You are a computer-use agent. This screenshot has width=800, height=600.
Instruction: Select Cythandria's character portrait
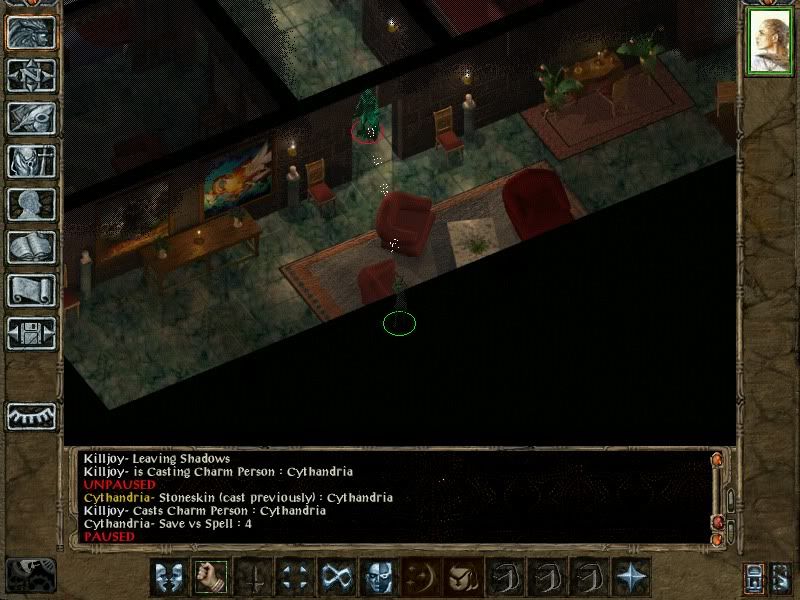[x=769, y=45]
